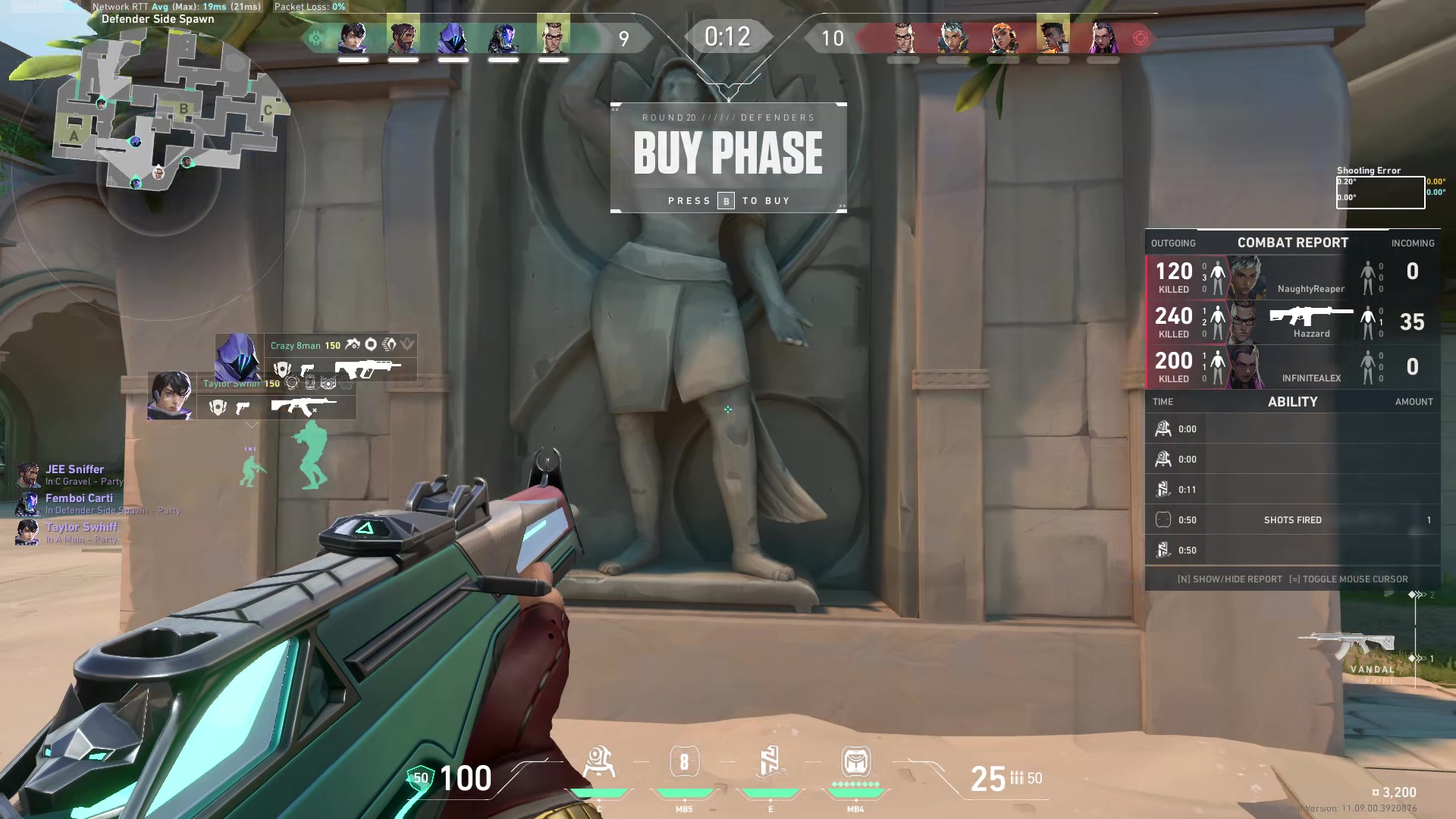Activate the Boom Bot ability icon

coord(599,763)
